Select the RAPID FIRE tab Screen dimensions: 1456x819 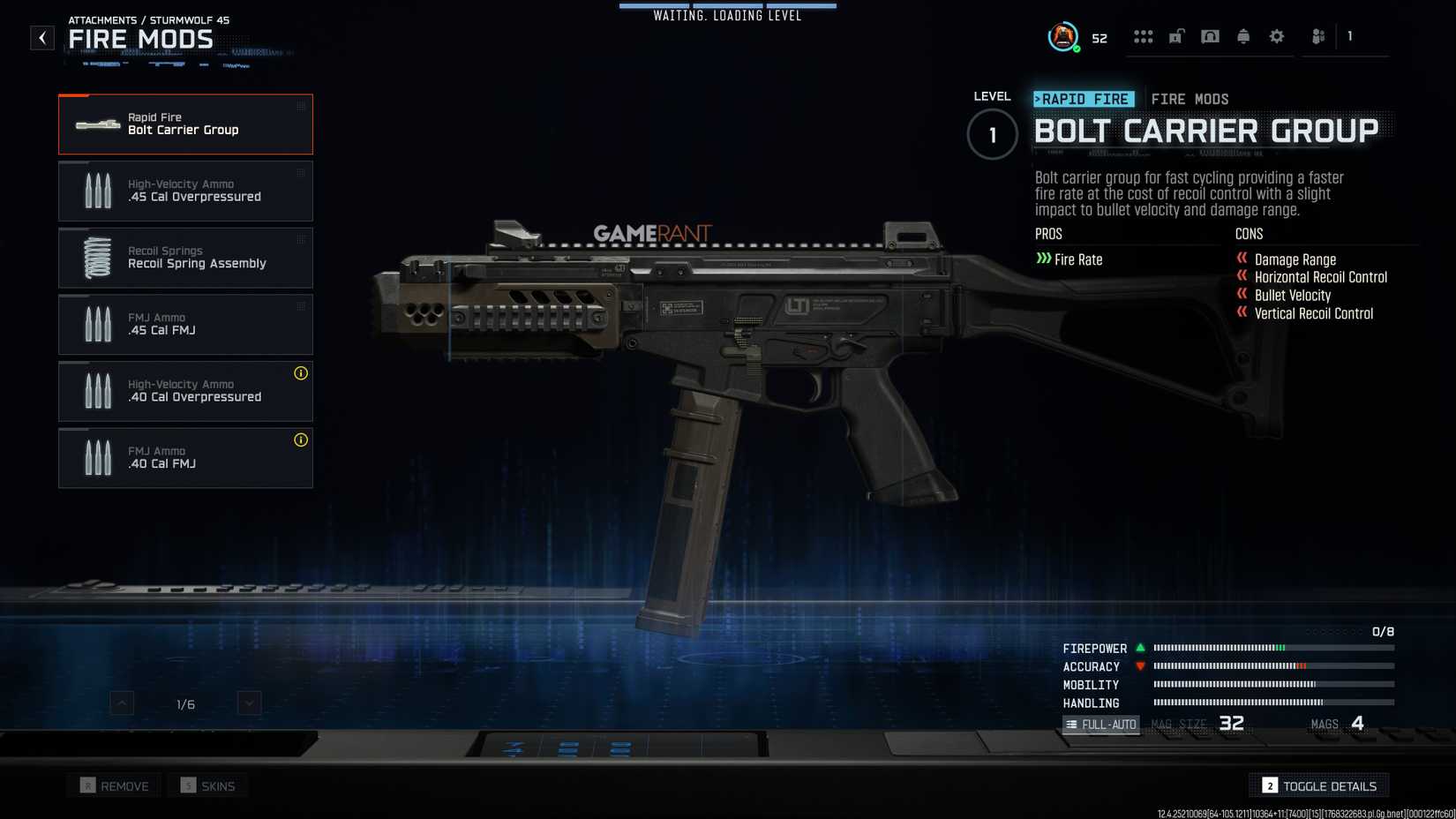[x=1084, y=99]
